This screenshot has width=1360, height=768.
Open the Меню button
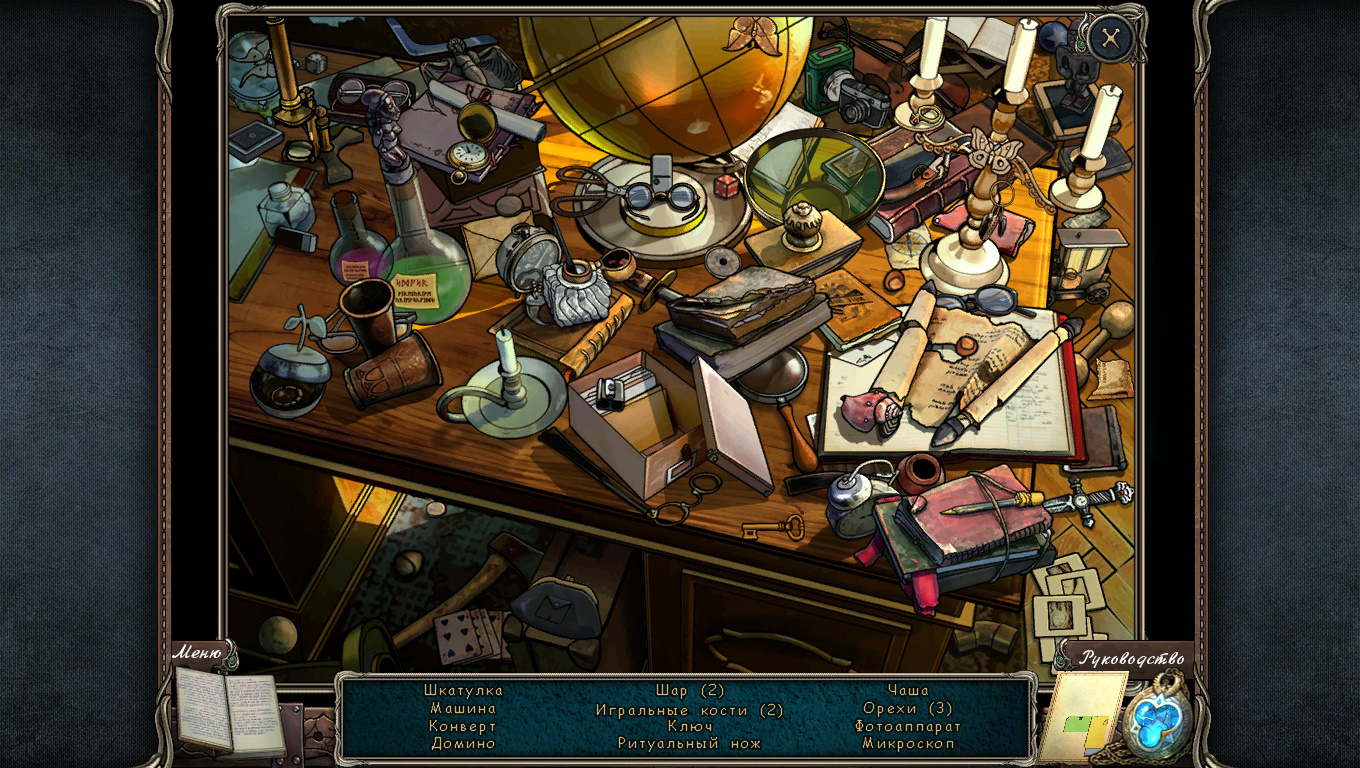click(198, 653)
